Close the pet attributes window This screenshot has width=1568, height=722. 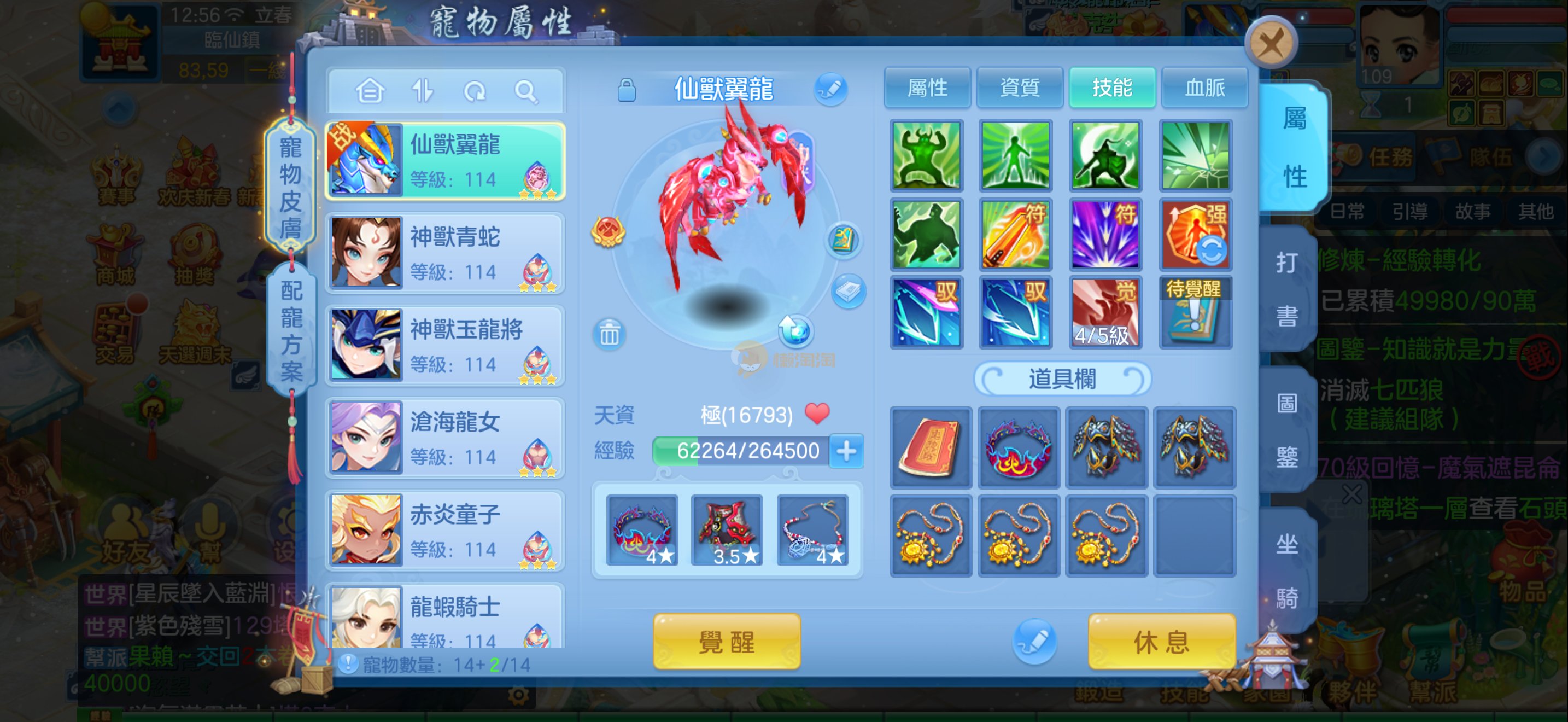(x=1271, y=43)
